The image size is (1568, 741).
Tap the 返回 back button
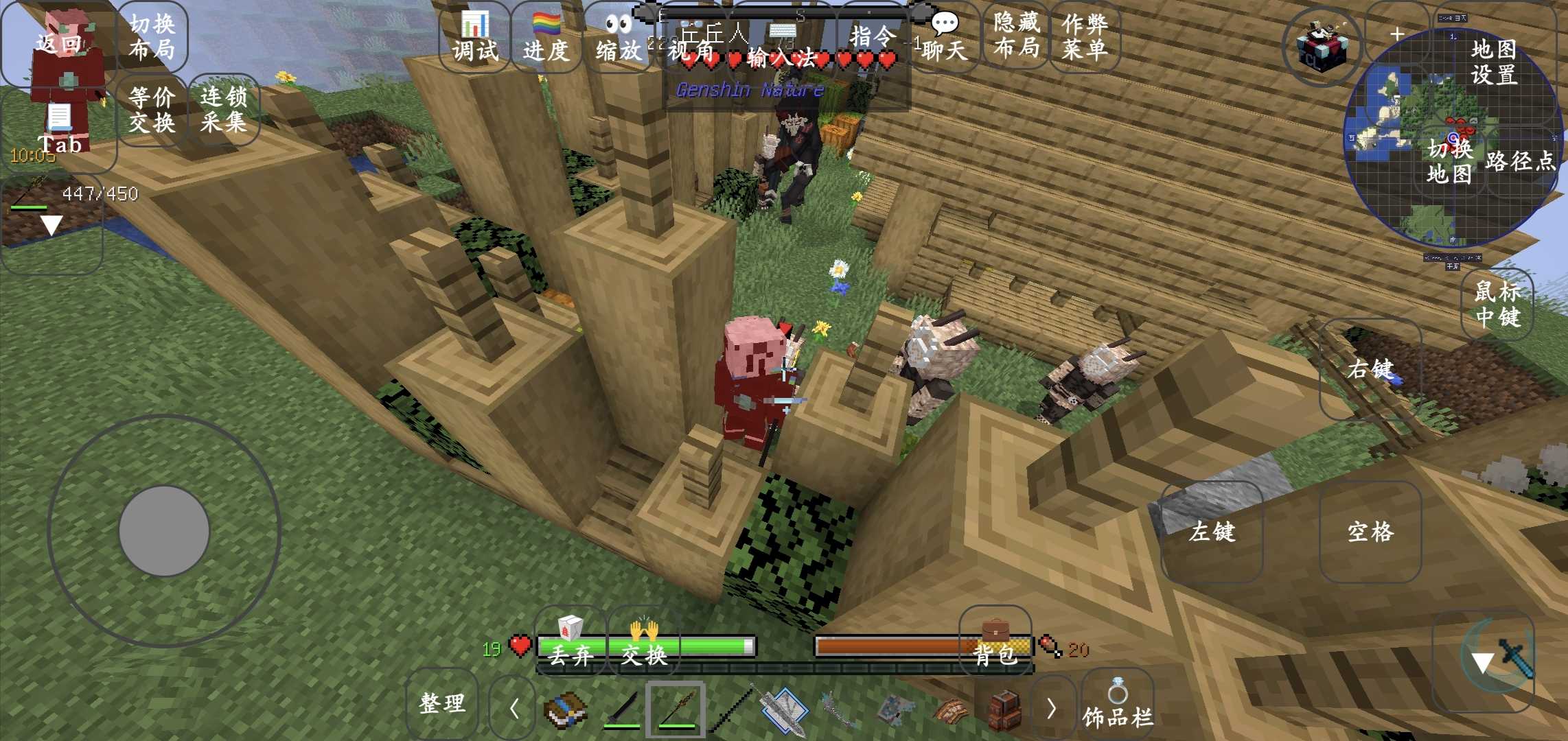point(58,44)
